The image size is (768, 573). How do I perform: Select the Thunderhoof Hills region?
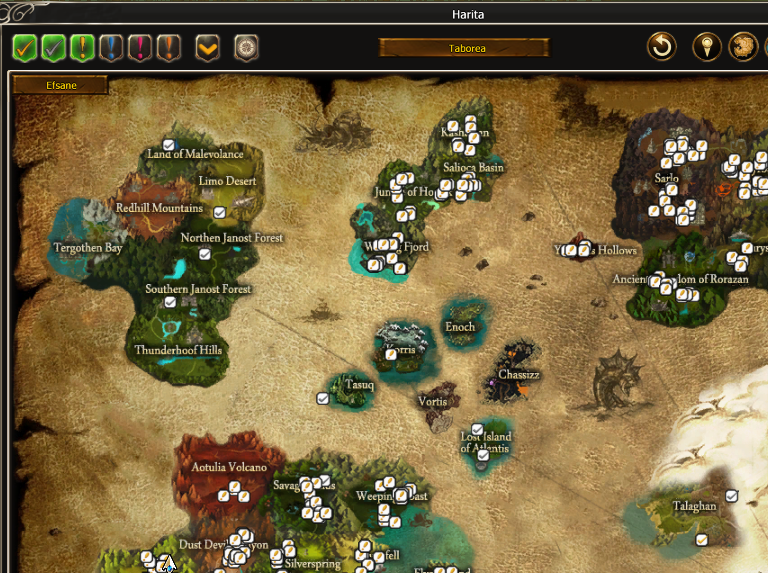pyautogui.click(x=179, y=350)
